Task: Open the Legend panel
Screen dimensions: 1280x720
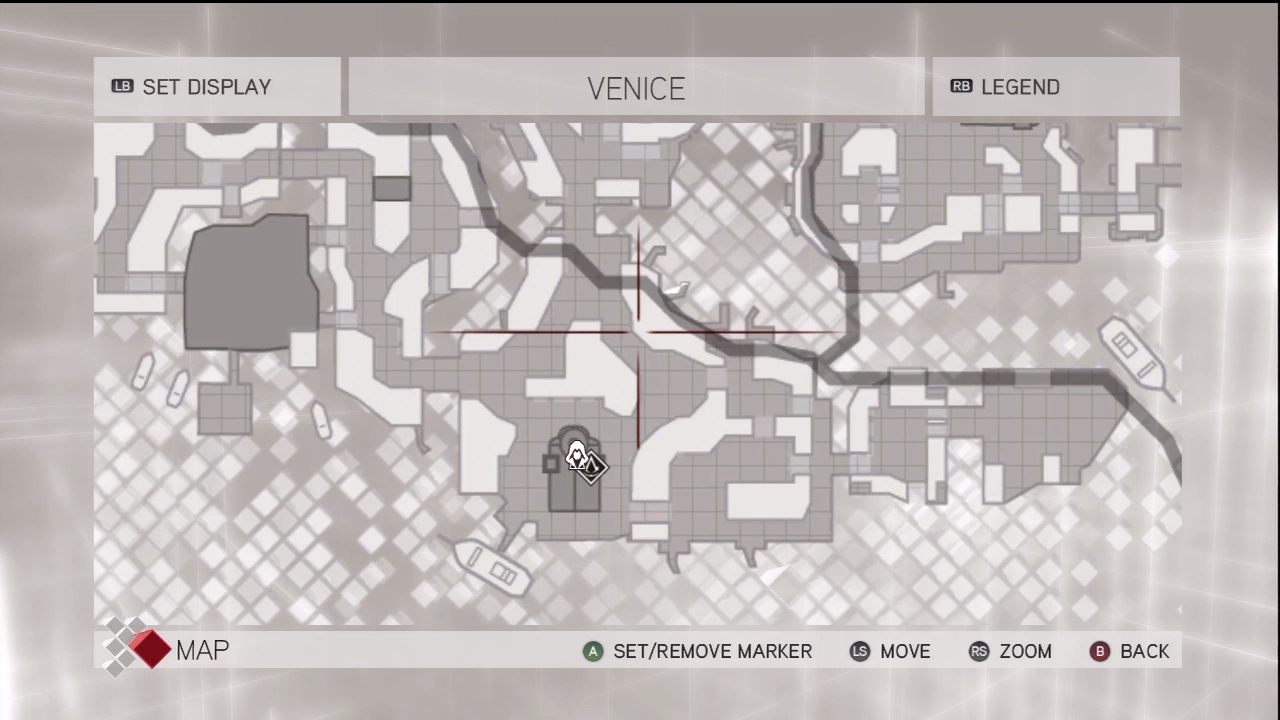Action: (x=1020, y=87)
